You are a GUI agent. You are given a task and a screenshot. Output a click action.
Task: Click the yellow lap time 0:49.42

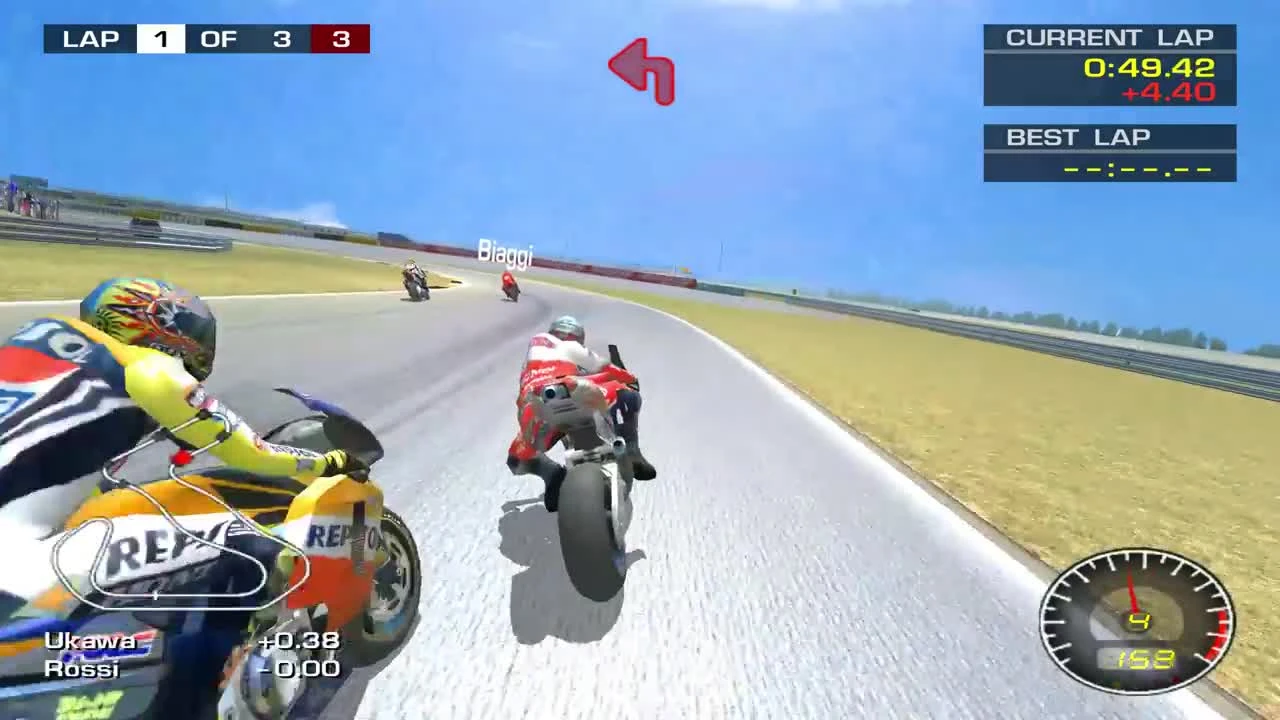tap(1149, 68)
